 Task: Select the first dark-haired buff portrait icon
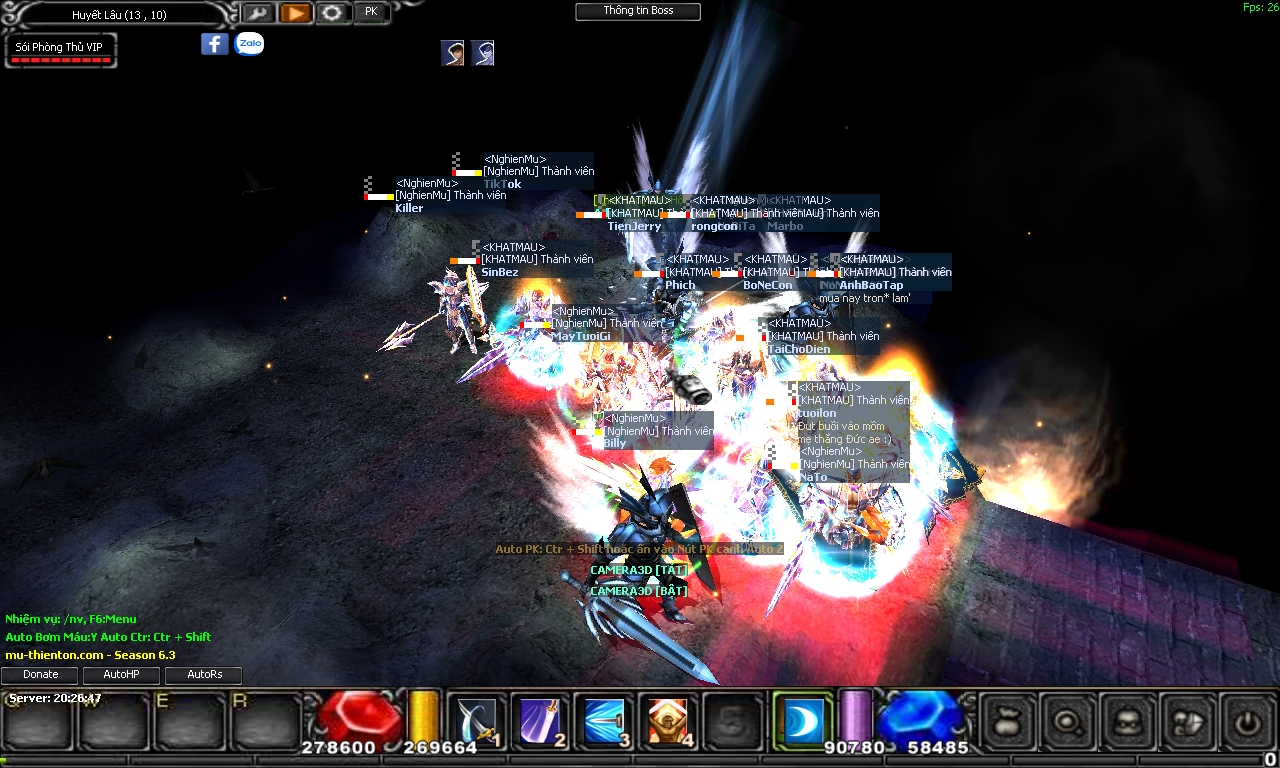tap(452, 53)
